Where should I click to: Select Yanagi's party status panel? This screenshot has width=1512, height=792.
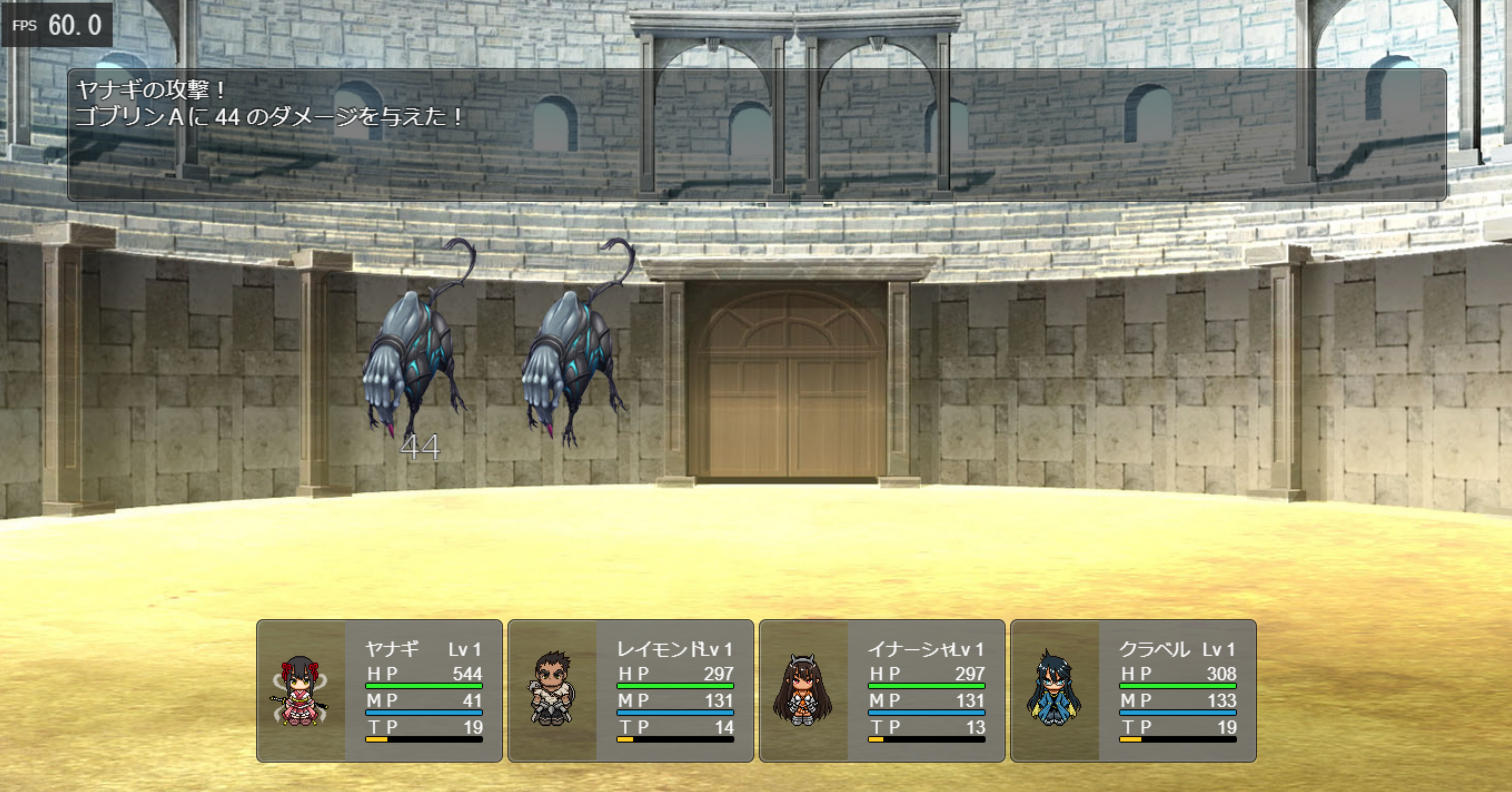(x=379, y=691)
